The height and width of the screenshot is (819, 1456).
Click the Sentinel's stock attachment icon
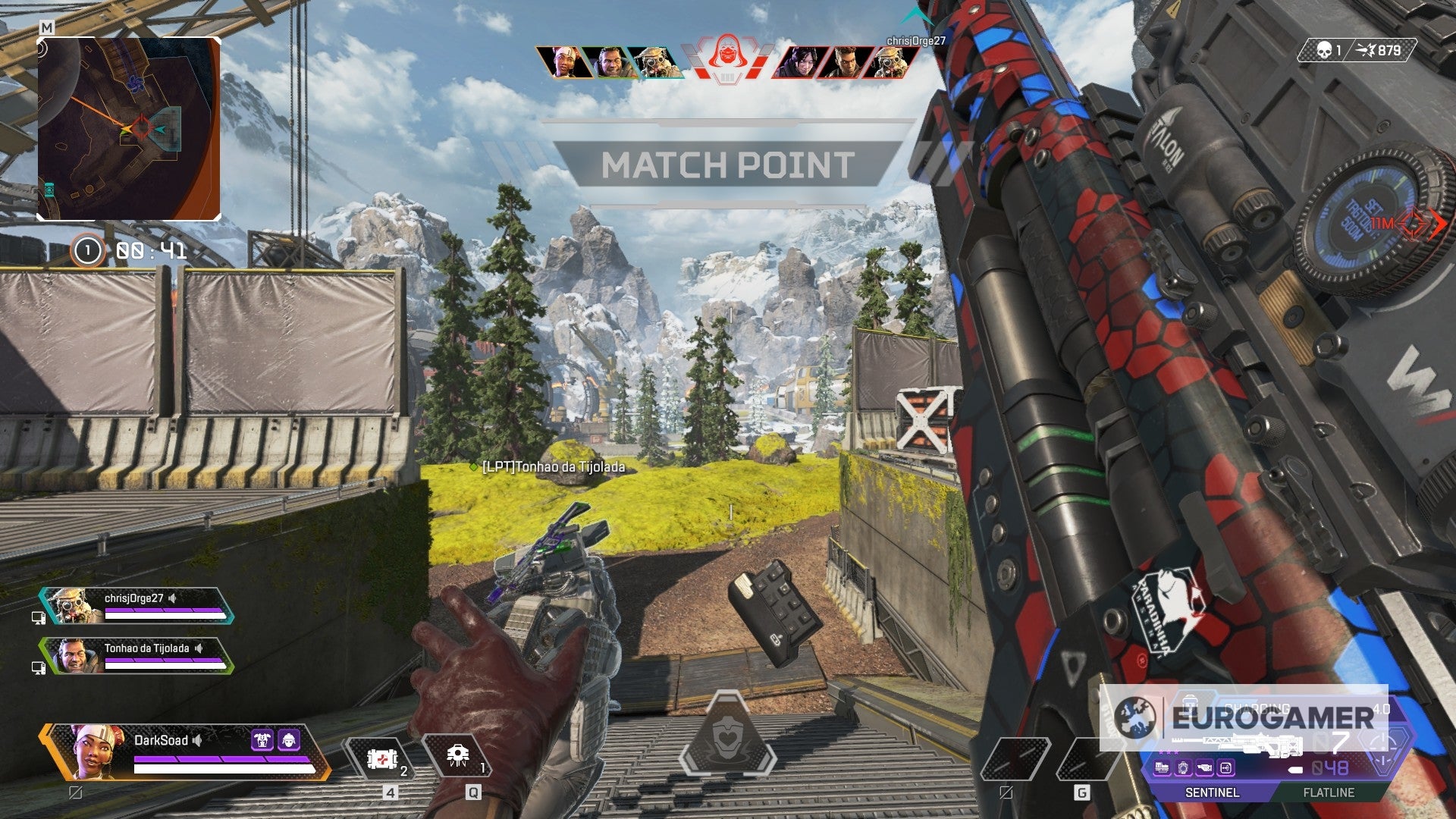pos(1204,769)
